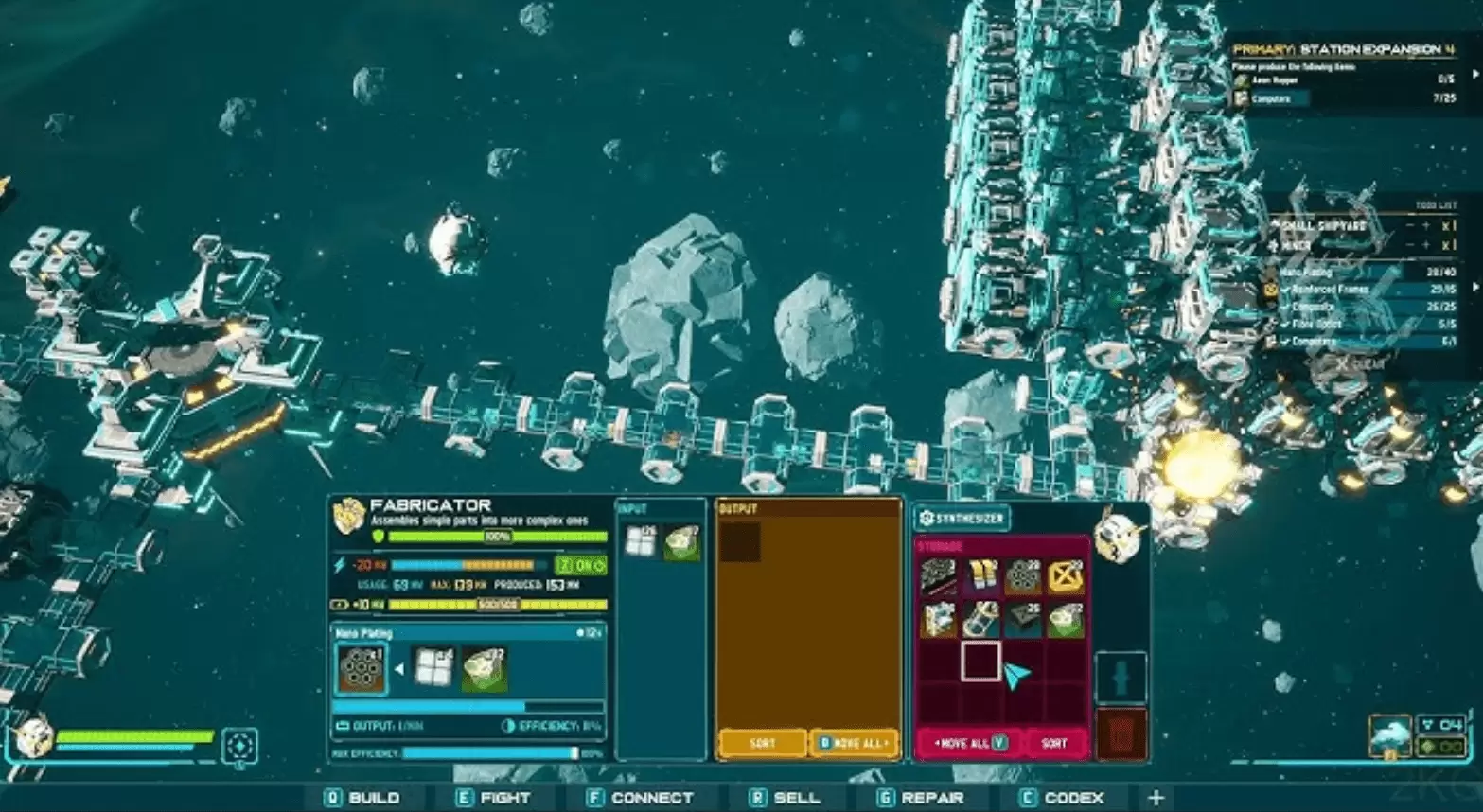Click the targeting reticle icon beside health bar
Screen dimensions: 1483x812
tap(239, 746)
